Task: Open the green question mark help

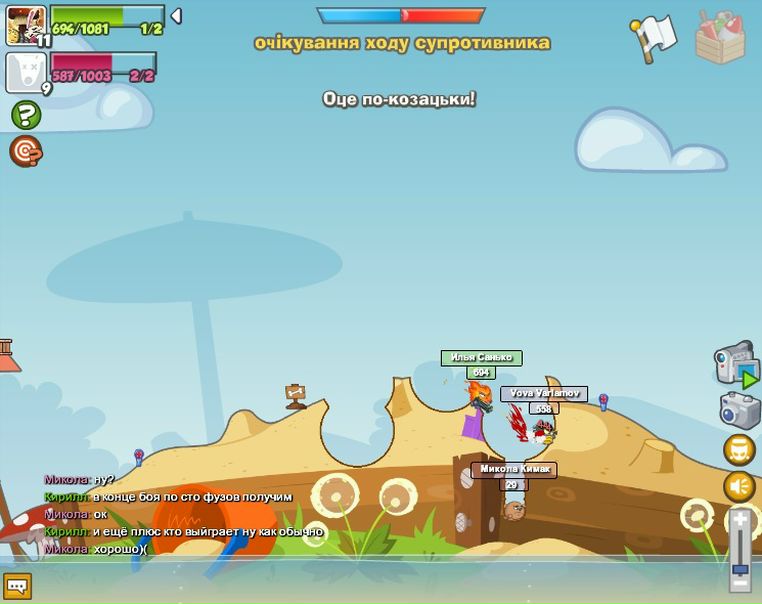Action: tap(26, 115)
